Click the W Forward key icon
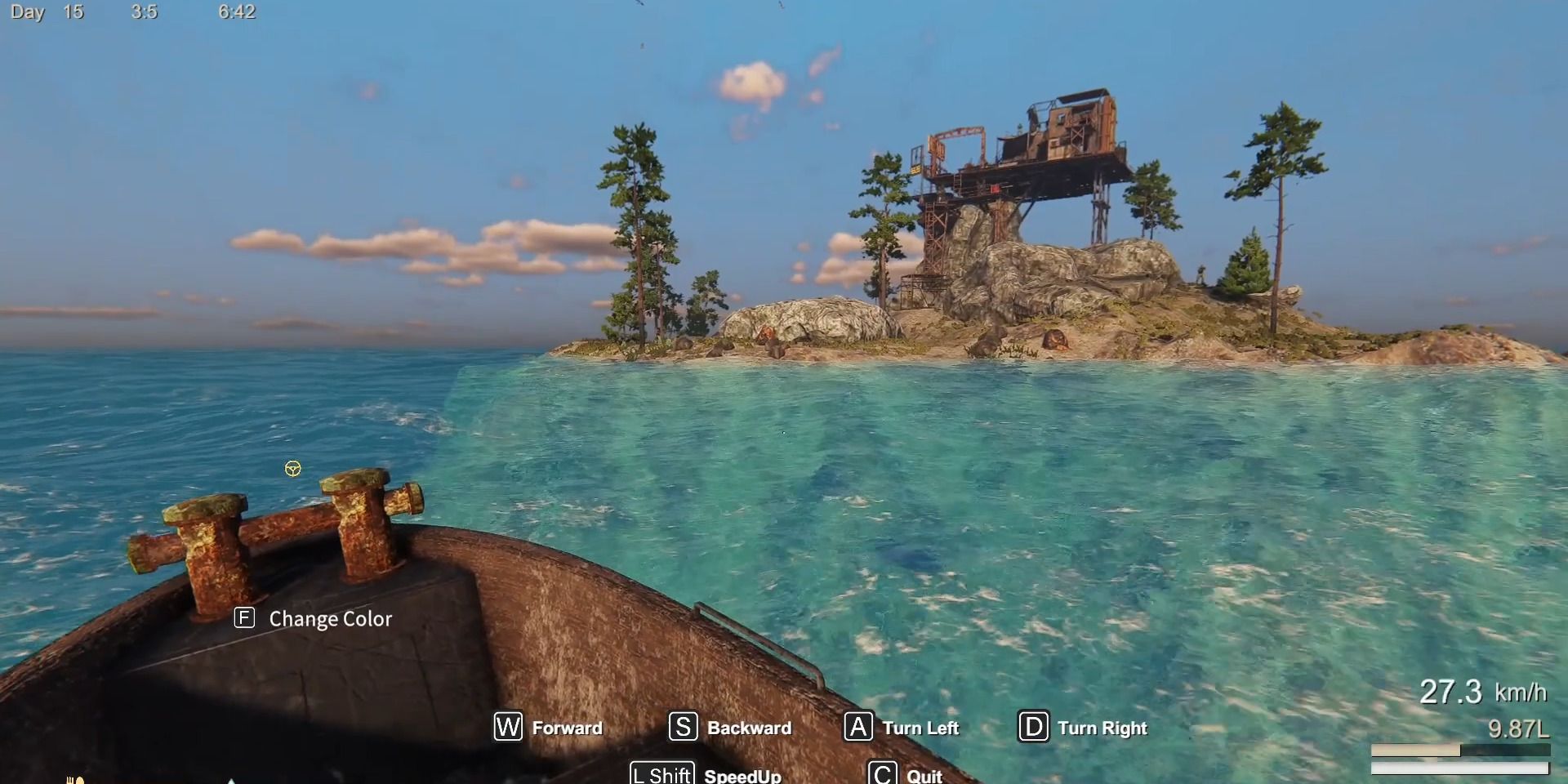Viewport: 1568px width, 784px height. point(507,728)
